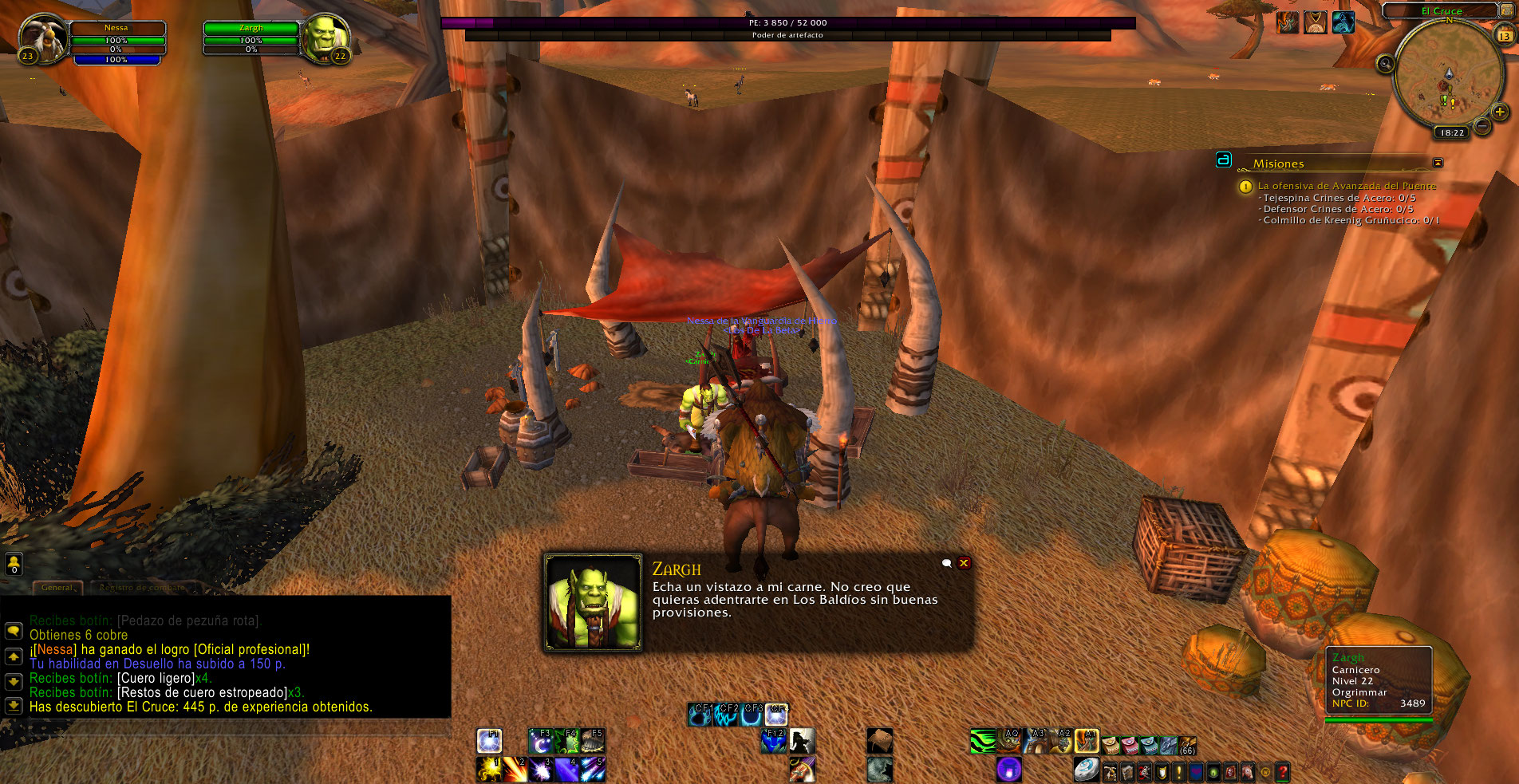Collapse the Misiones objective tracker
The image size is (1519, 784).
[x=1438, y=163]
